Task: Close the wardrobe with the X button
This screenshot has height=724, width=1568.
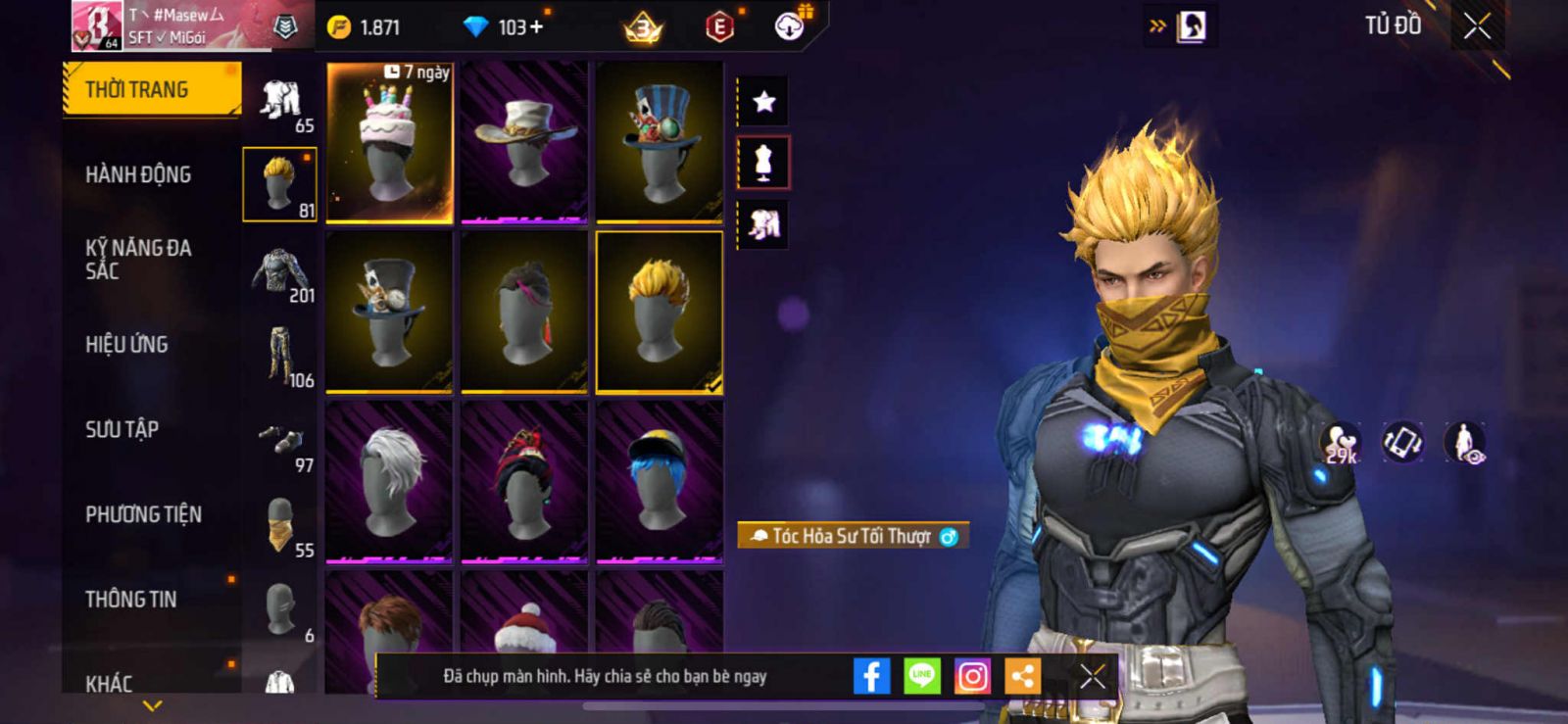Action: pos(1477,26)
